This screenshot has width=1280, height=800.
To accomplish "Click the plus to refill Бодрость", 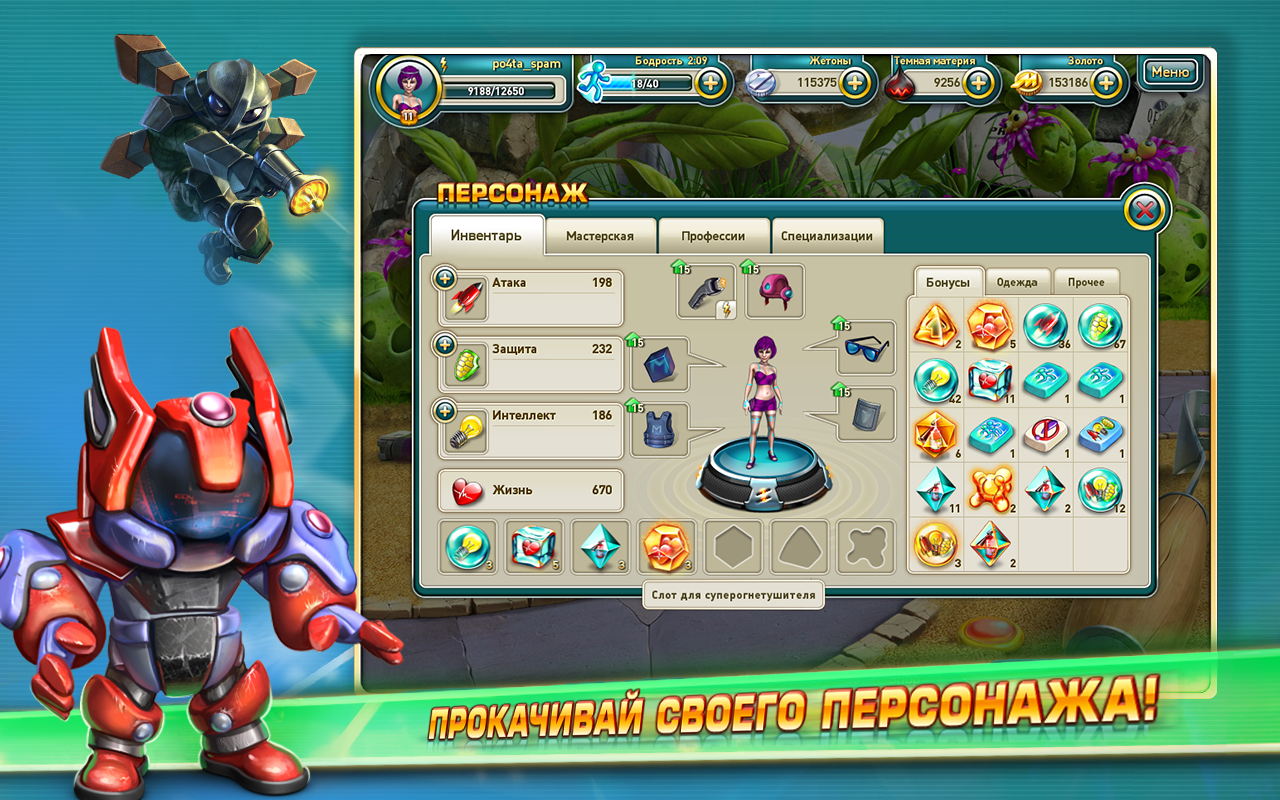I will (711, 81).
